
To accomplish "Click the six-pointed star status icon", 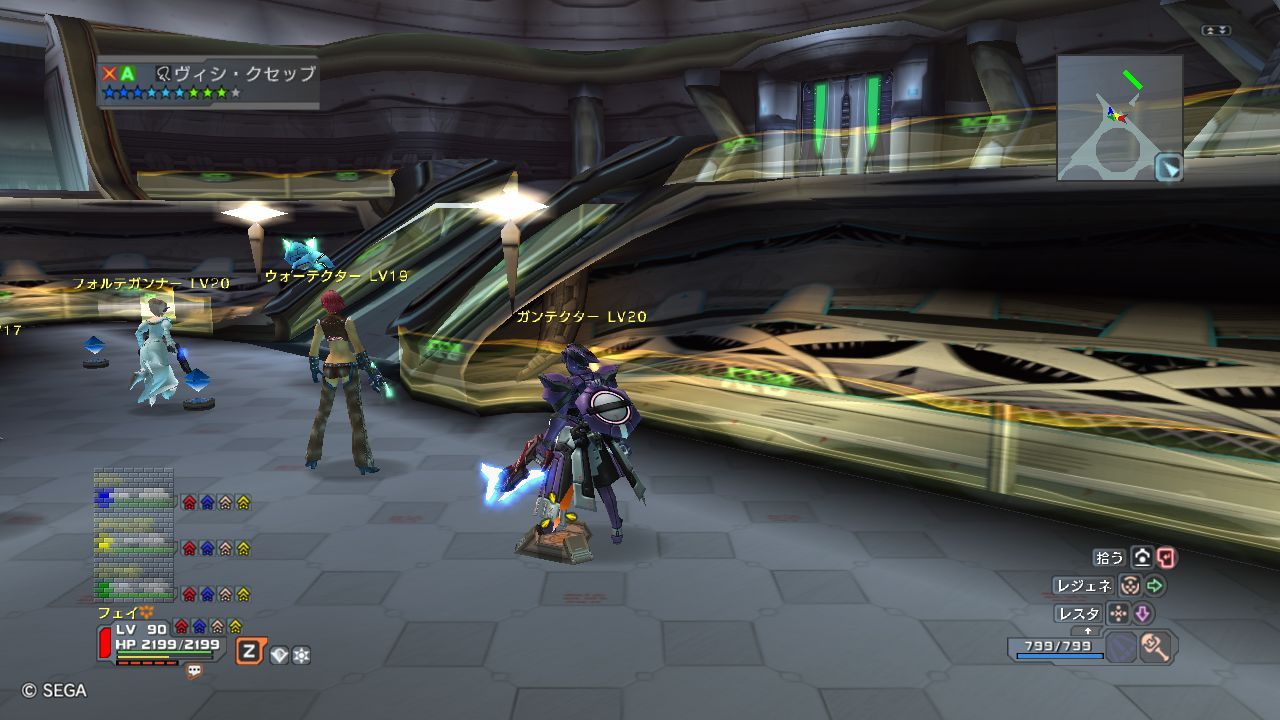I will [301, 655].
